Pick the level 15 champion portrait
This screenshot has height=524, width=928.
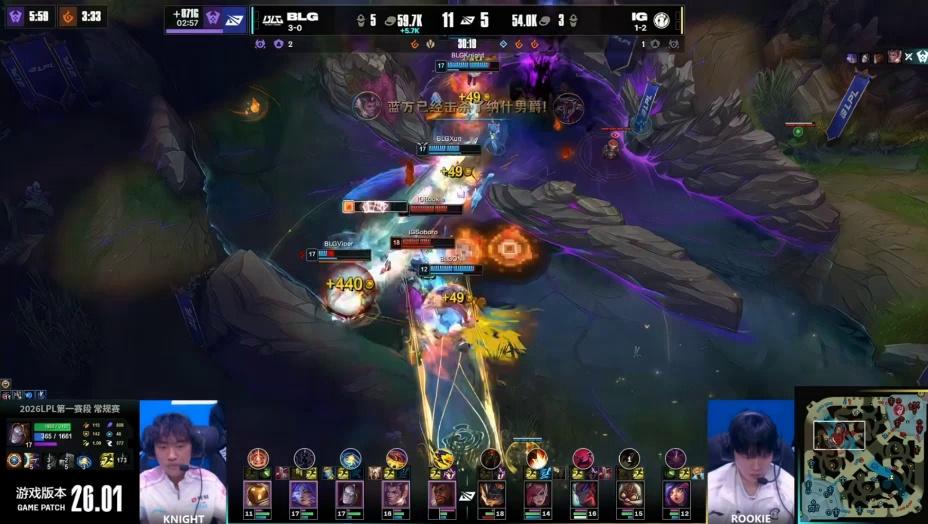coord(630,493)
